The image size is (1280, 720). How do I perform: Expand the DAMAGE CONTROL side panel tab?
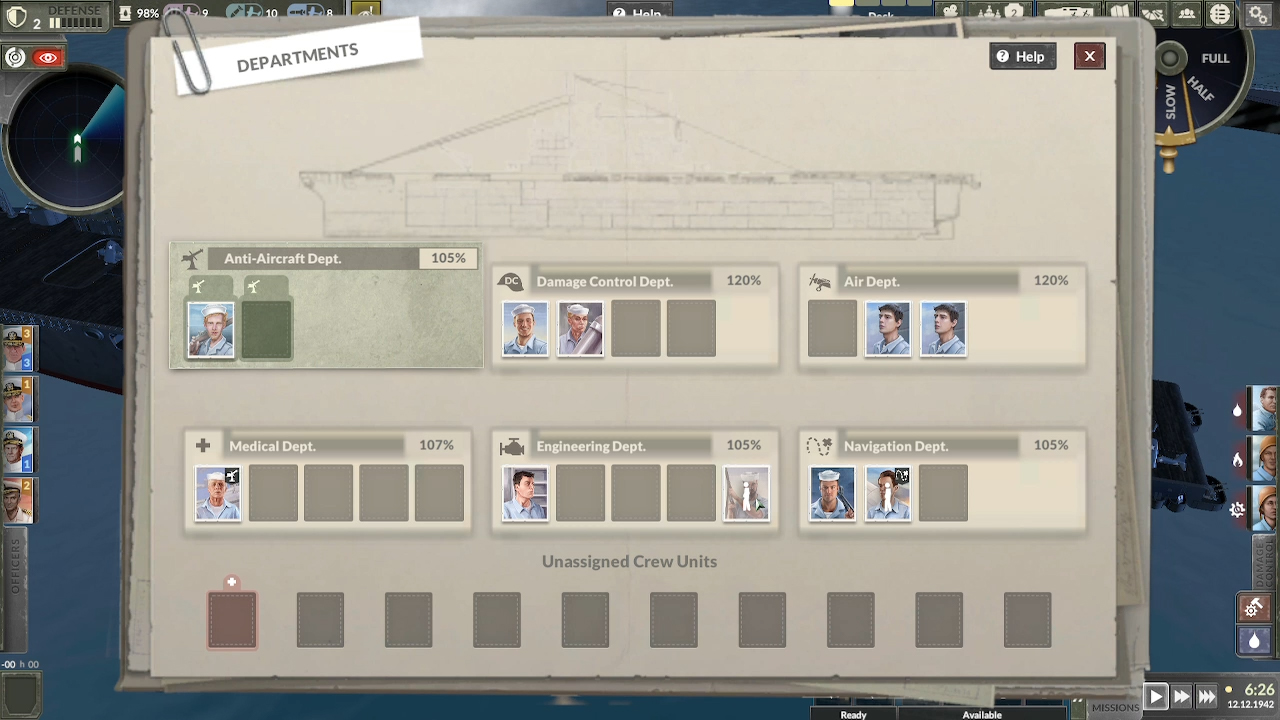(x=1262, y=560)
